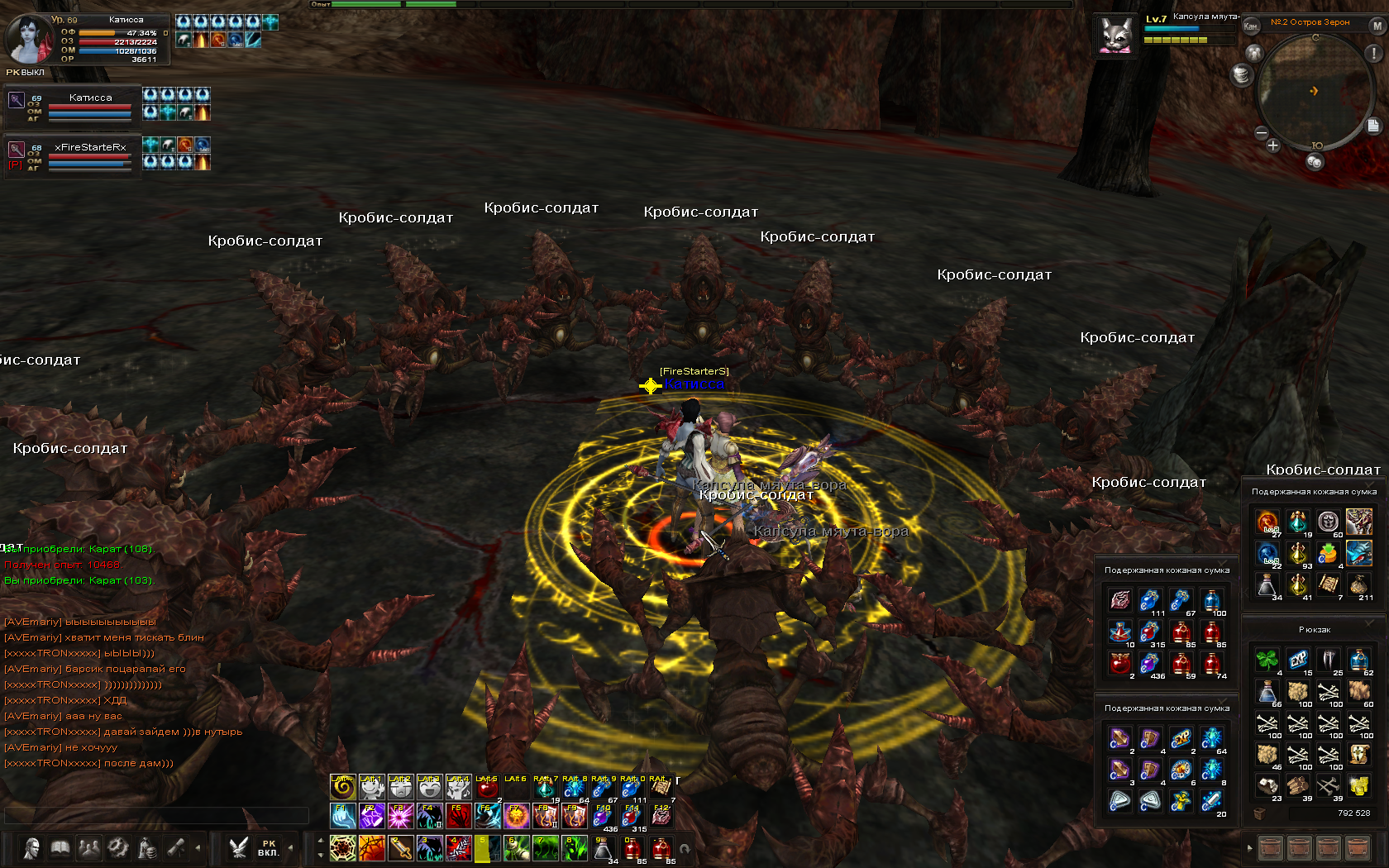Viewport: 1389px width, 868px height.
Task: Activate the F1 glowing hand skill
Action: 343,816
